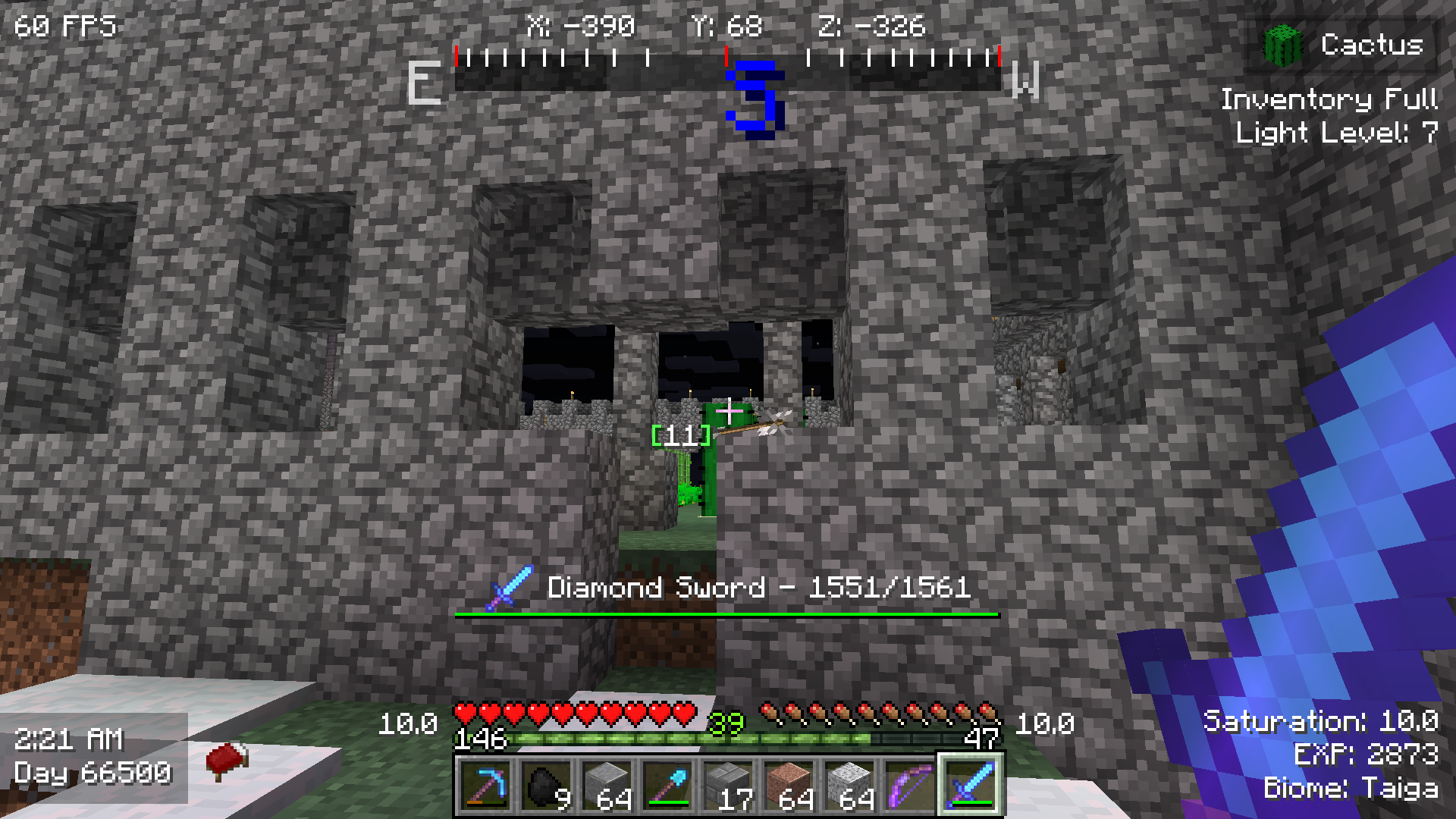Select the stone bricks stack of 17
The image size is (1456, 819).
coord(728,785)
